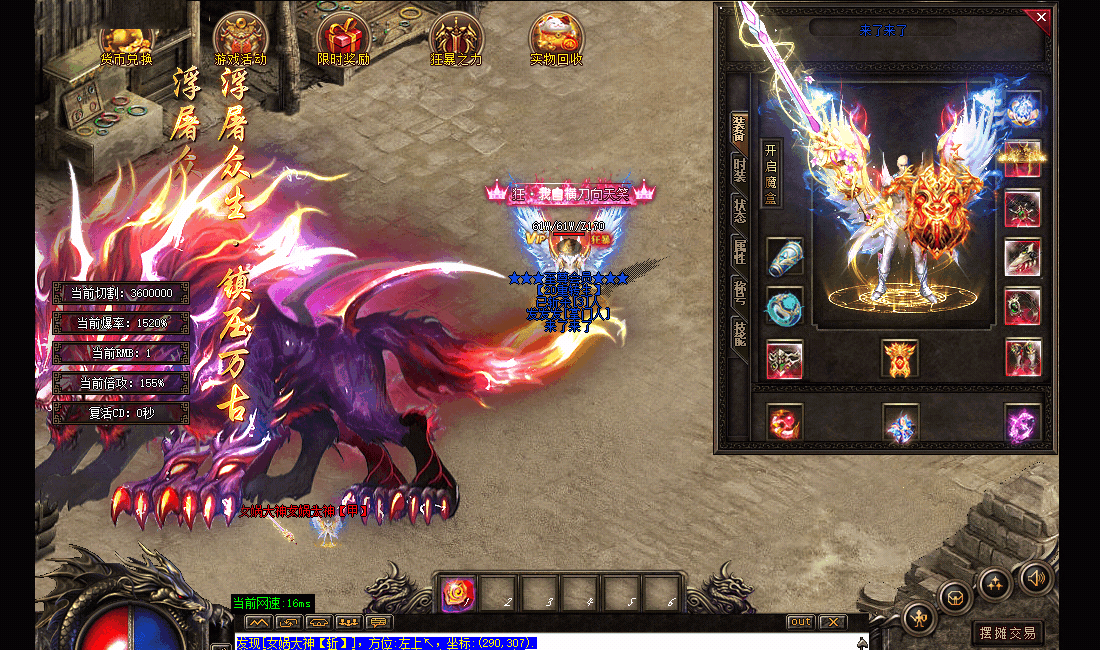Viewport: 1100px width, 650px height.
Task: Select the boots equipment slot
Action: pos(1023,357)
